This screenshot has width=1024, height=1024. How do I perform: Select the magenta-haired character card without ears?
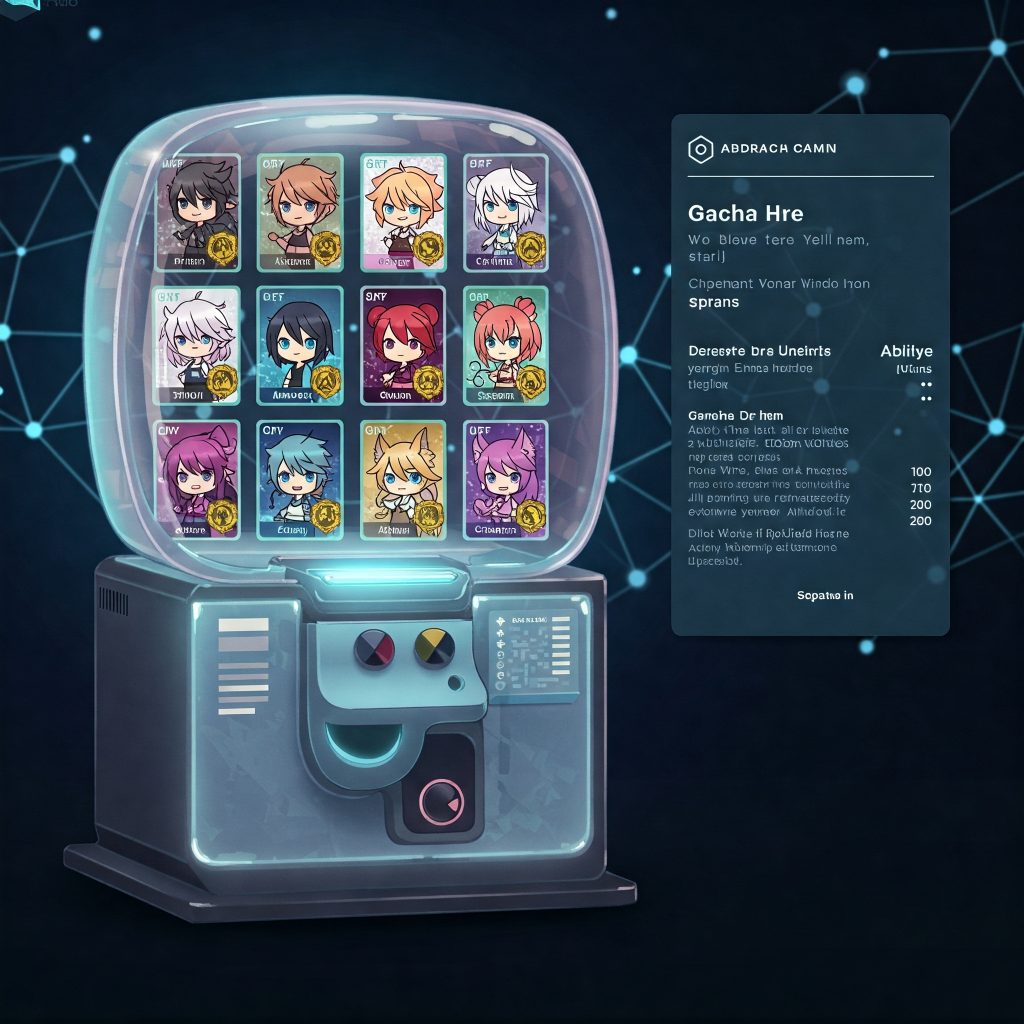(x=198, y=480)
